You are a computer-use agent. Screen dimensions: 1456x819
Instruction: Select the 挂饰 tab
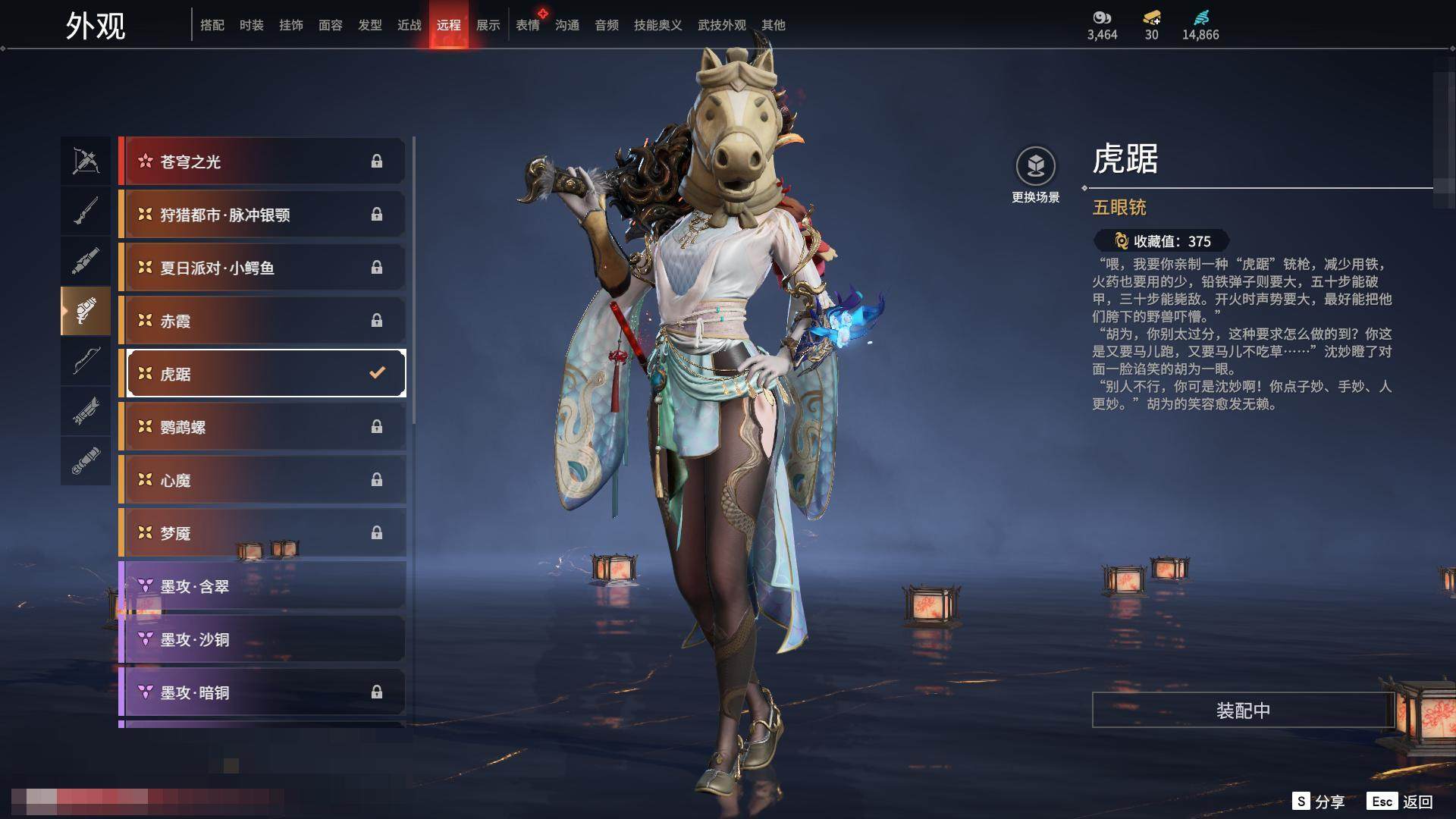(291, 25)
